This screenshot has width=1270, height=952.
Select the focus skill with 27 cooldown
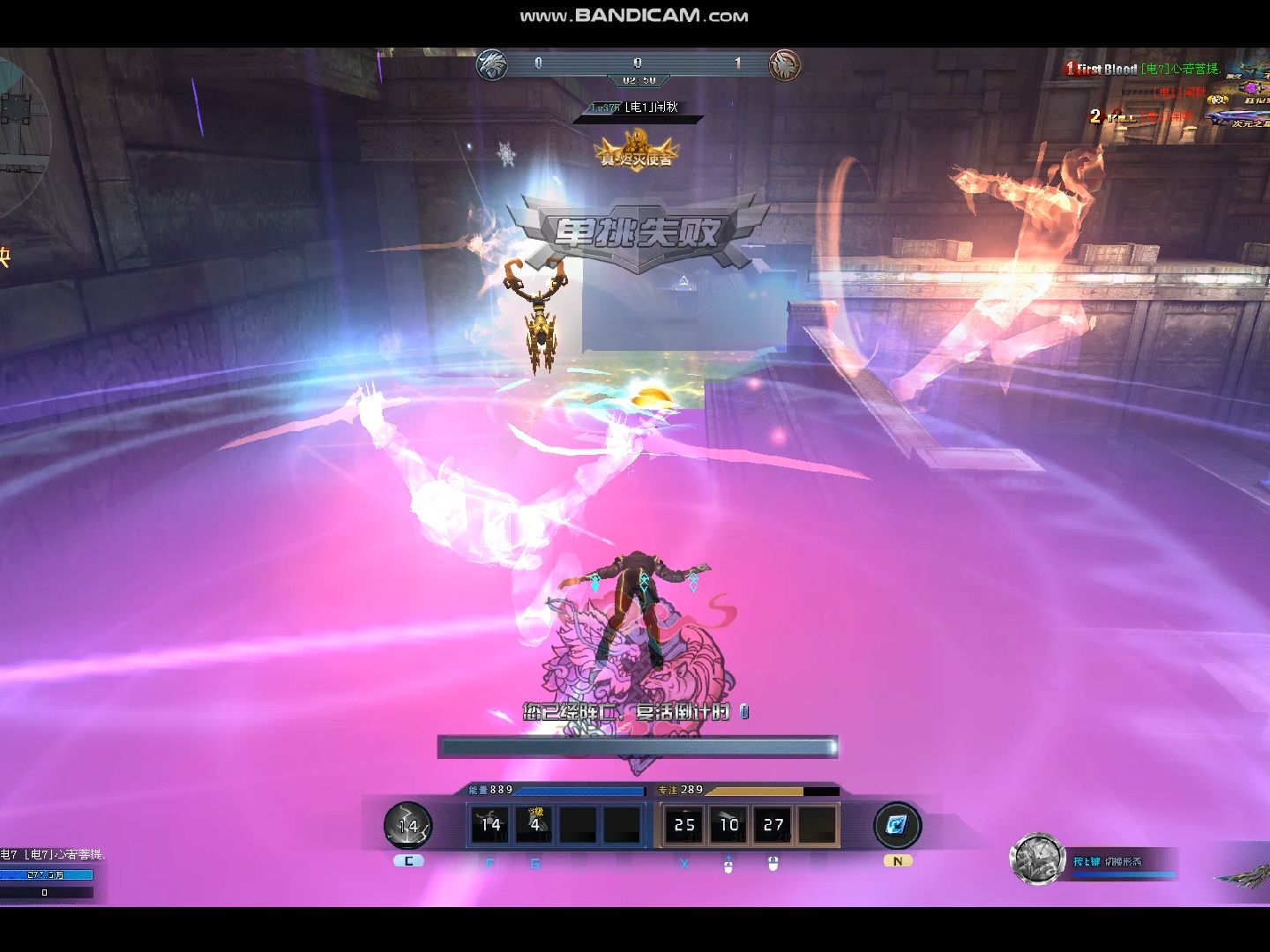pyautogui.click(x=773, y=825)
